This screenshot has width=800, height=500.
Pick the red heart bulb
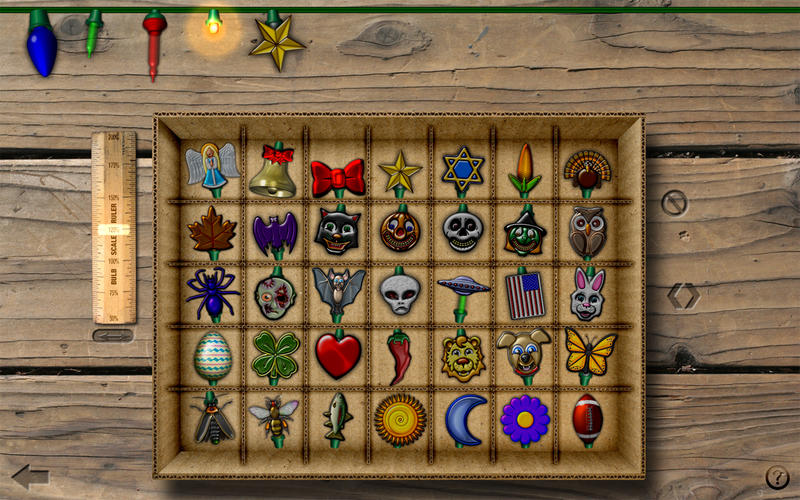coord(338,355)
